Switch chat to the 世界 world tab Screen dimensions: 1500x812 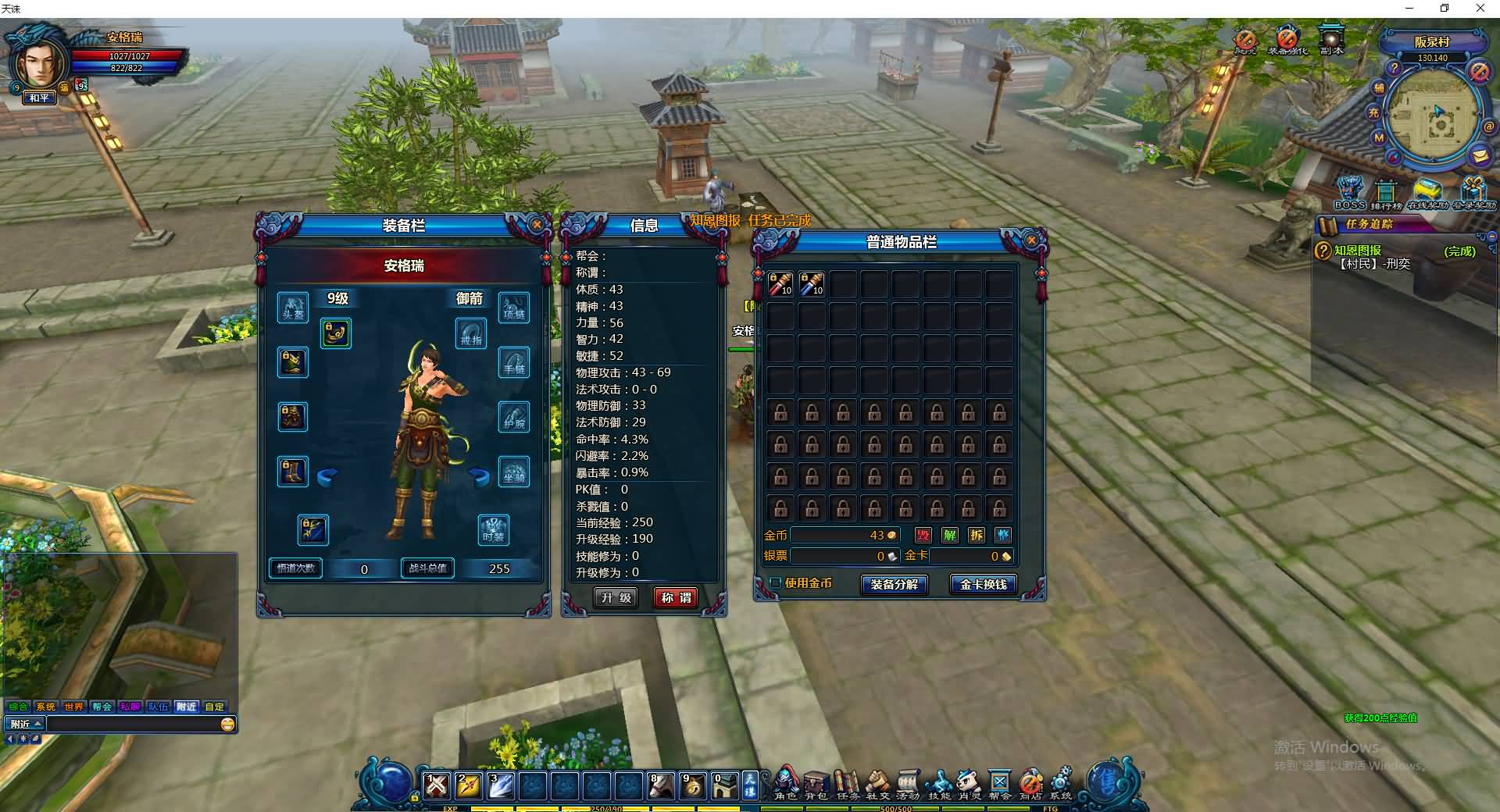point(74,707)
